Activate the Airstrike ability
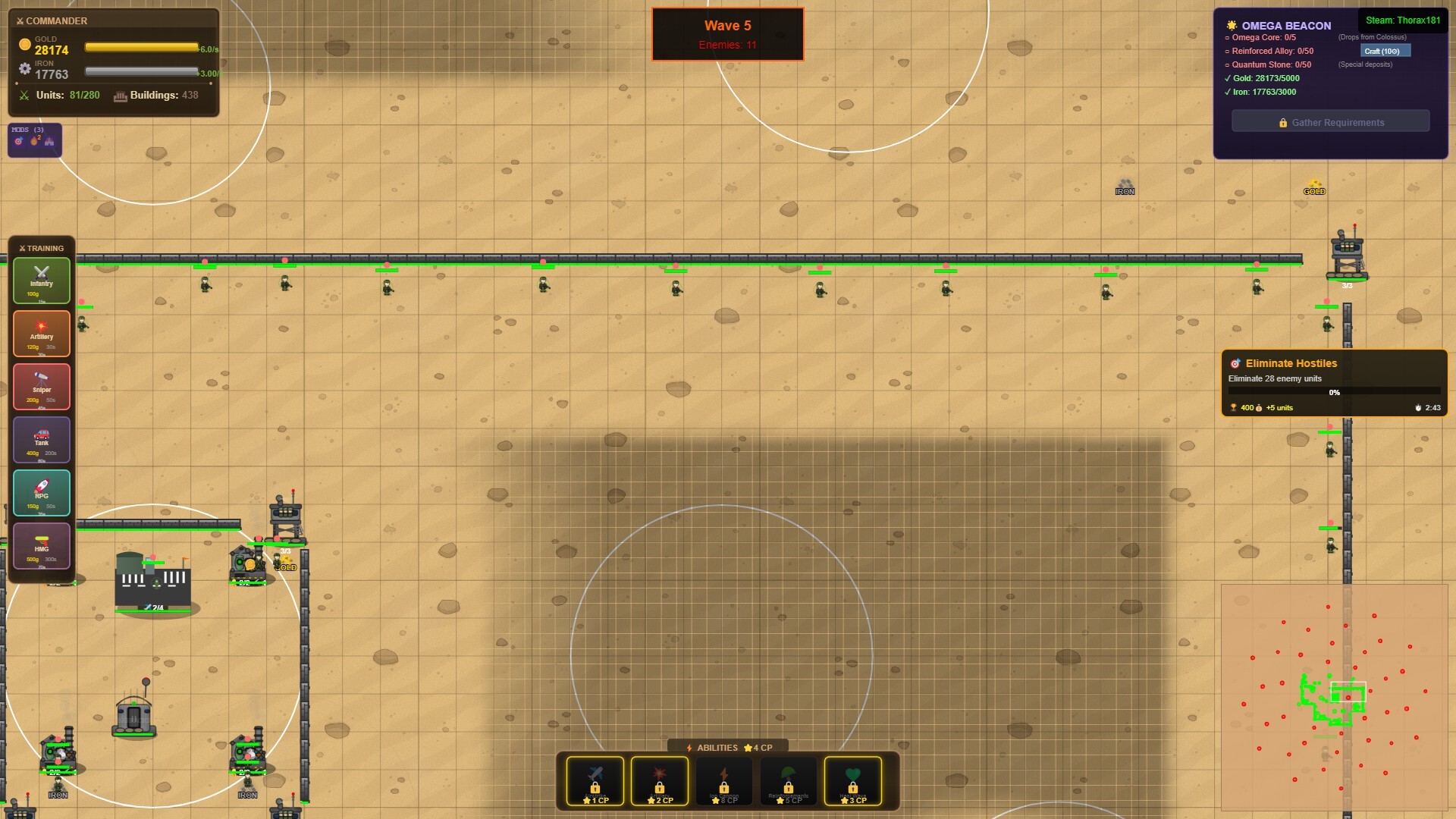 pyautogui.click(x=596, y=781)
